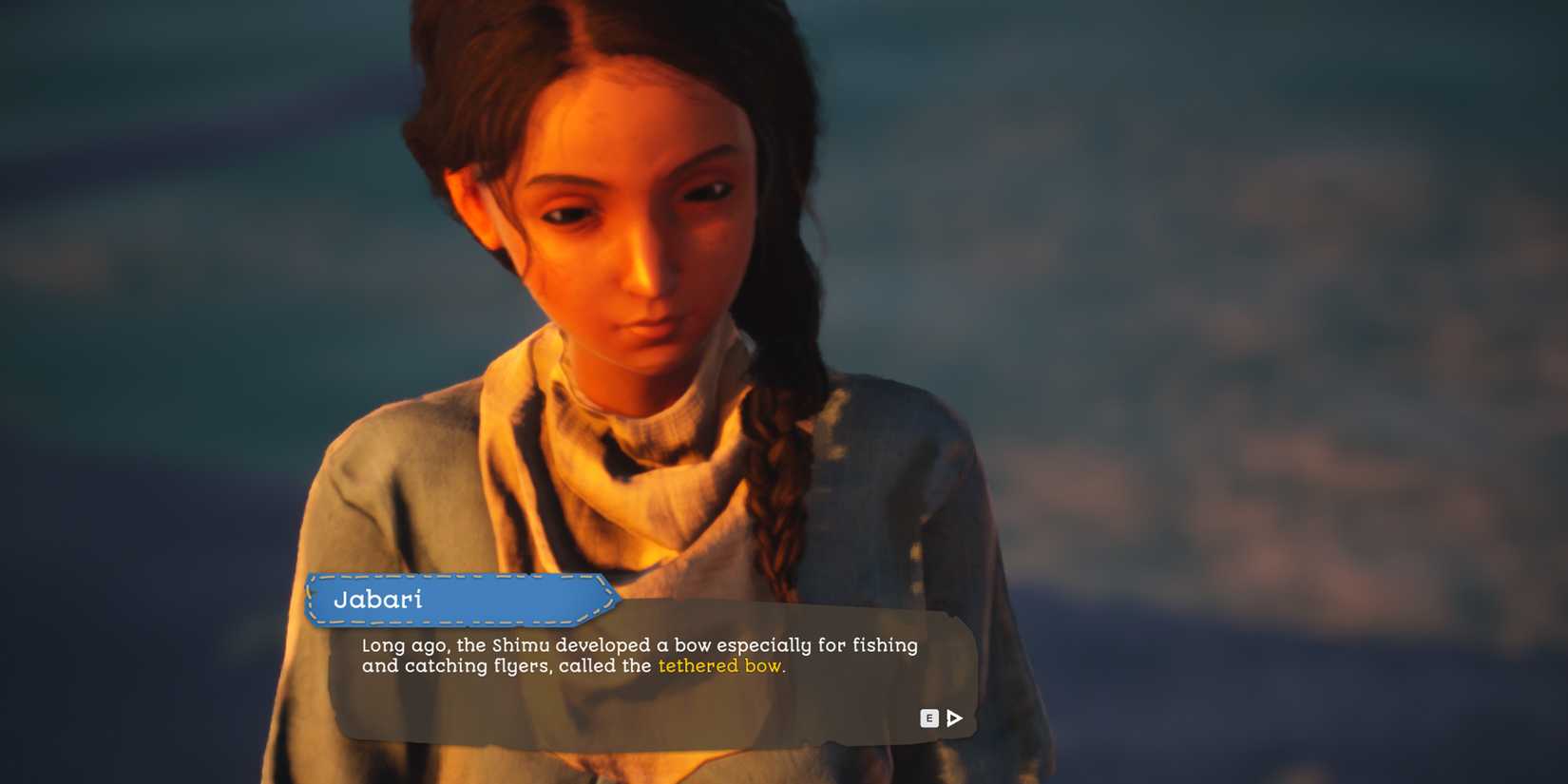
Task: Click the highlighted 'tethered bow' text
Action: click(x=719, y=666)
